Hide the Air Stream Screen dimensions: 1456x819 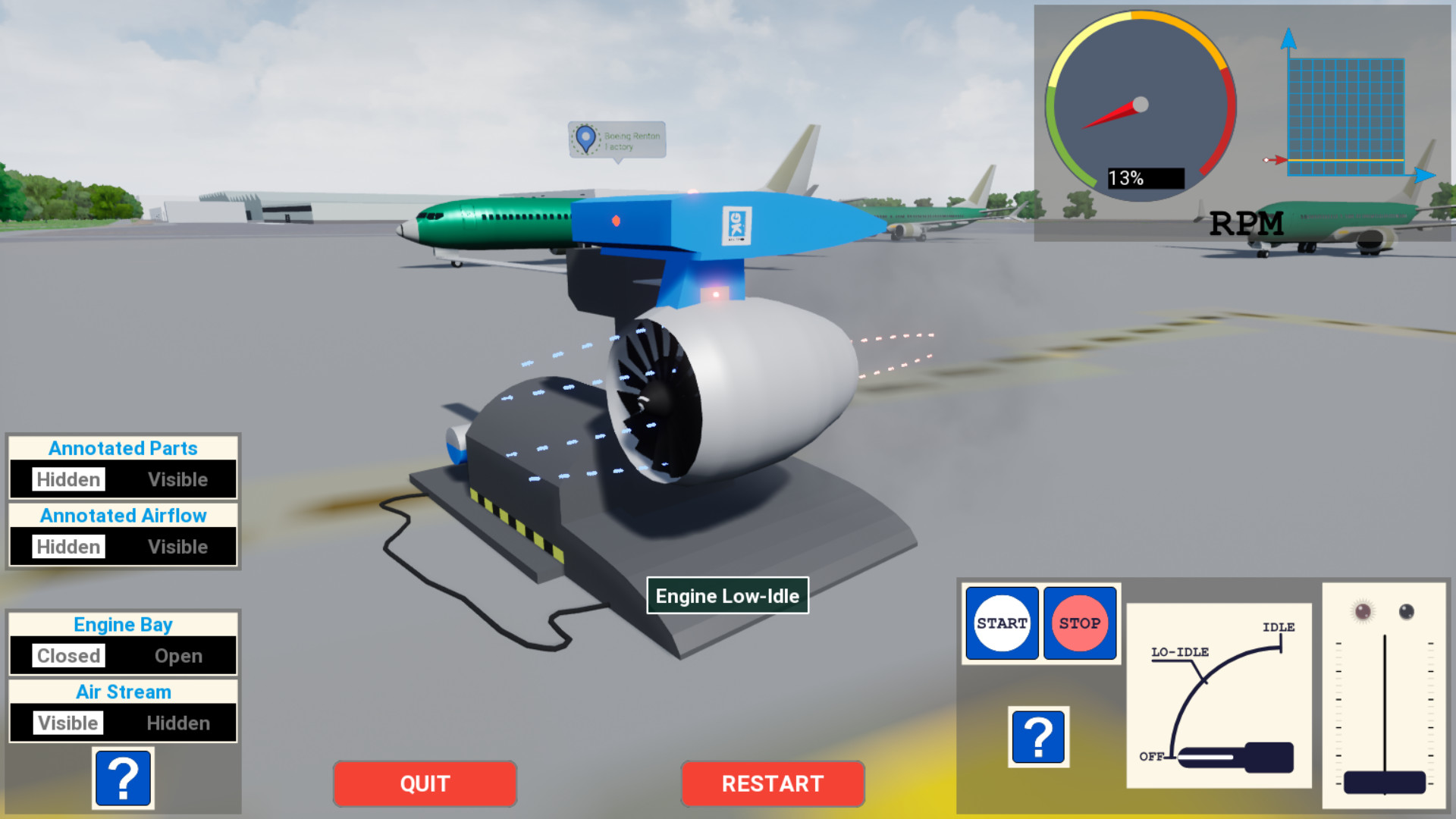pyautogui.click(x=178, y=723)
